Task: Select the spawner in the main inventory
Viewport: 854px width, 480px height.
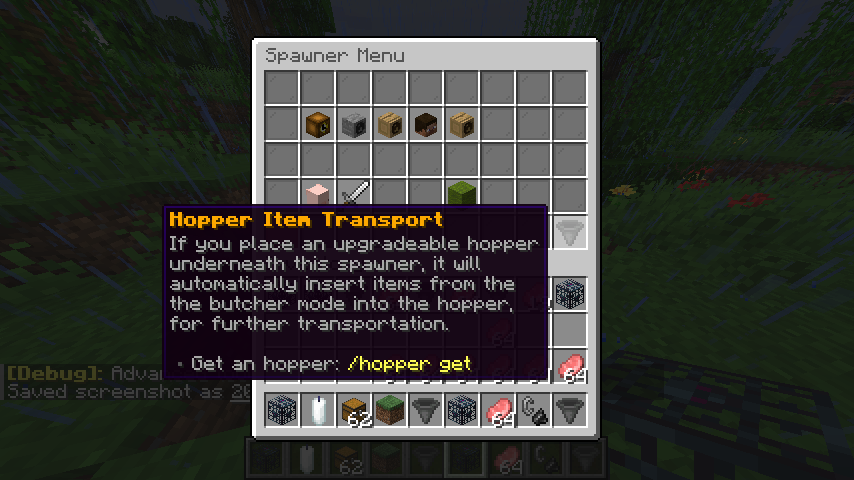Action: click(x=570, y=294)
